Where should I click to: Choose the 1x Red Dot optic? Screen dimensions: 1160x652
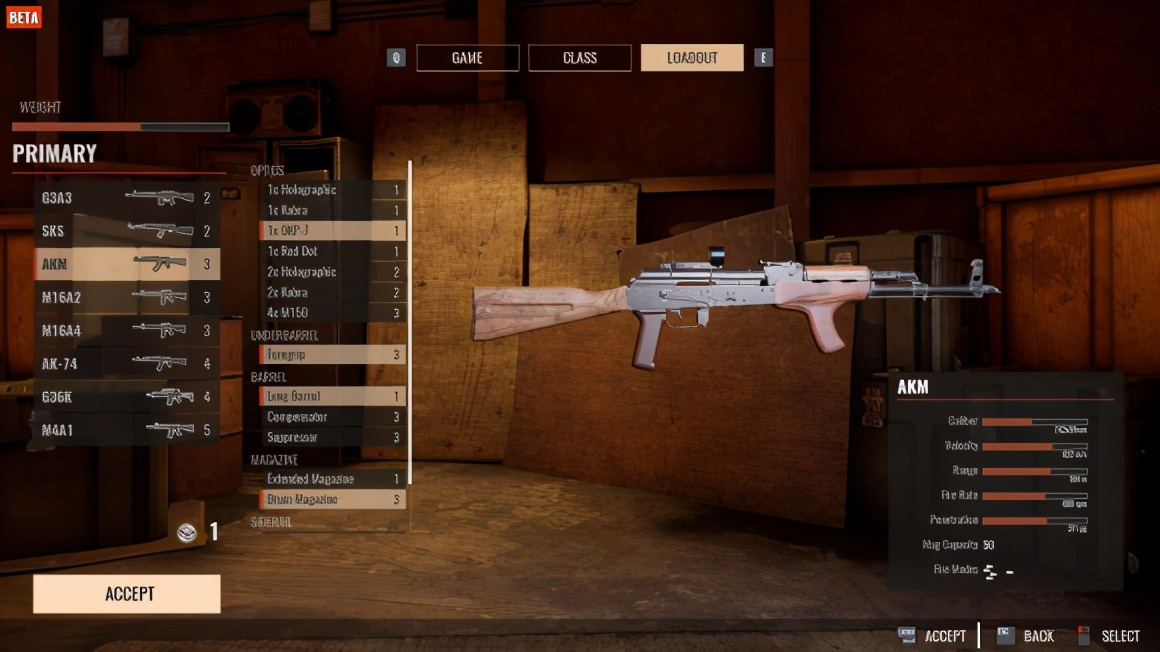pos(332,252)
